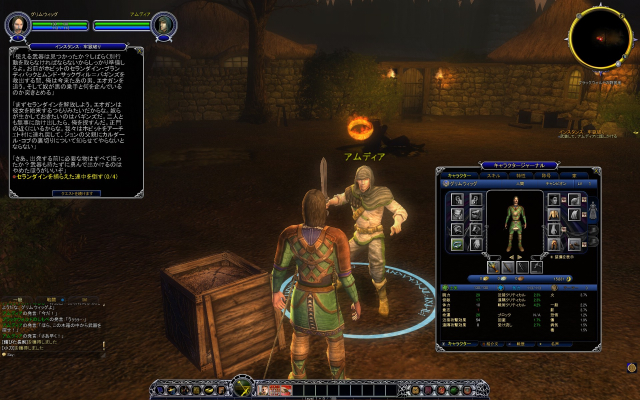The image size is (640, 400).
Task: Select the target portrait of the NPC
Action: point(165,23)
